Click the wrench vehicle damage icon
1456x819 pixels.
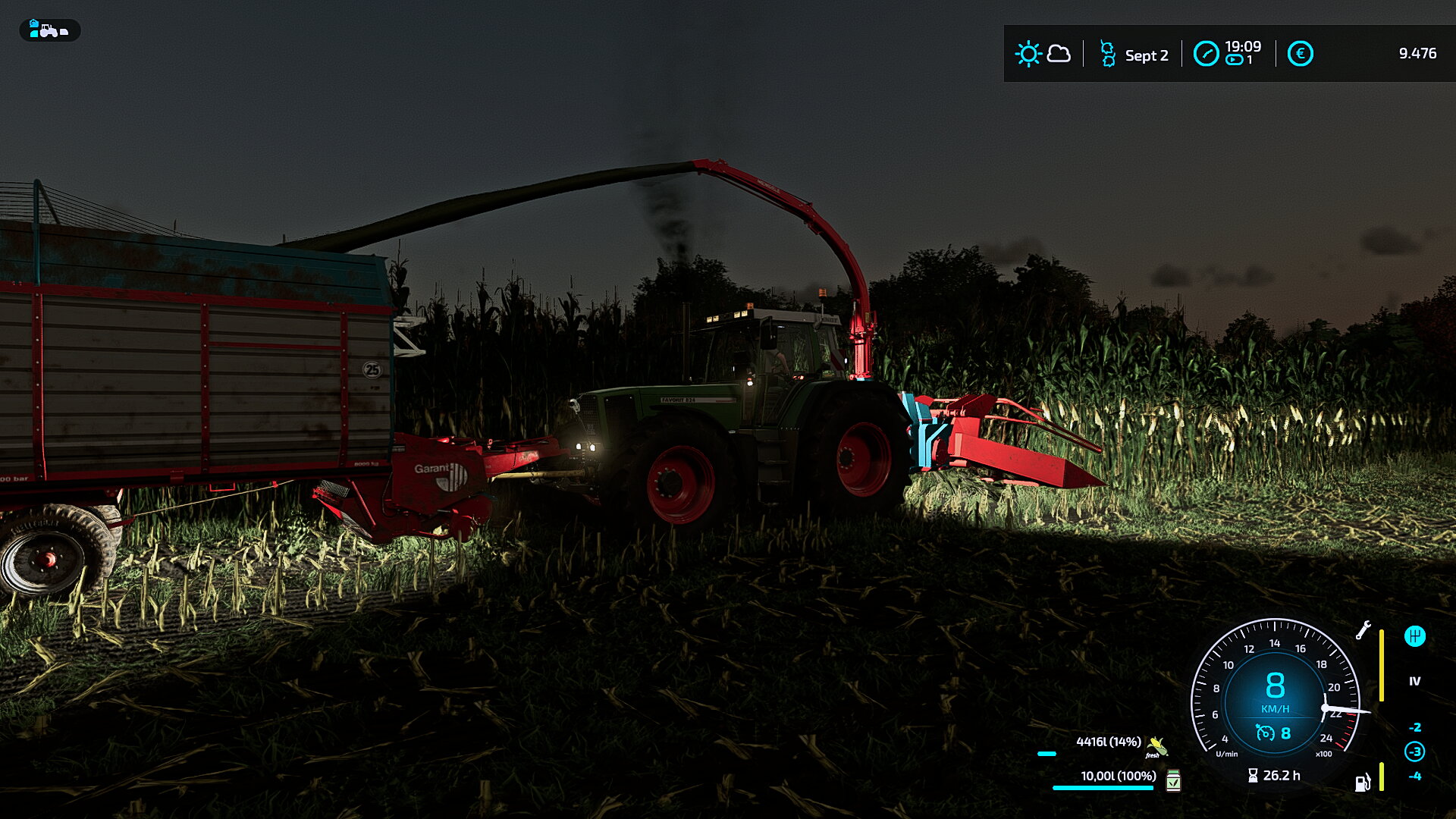point(1363,630)
